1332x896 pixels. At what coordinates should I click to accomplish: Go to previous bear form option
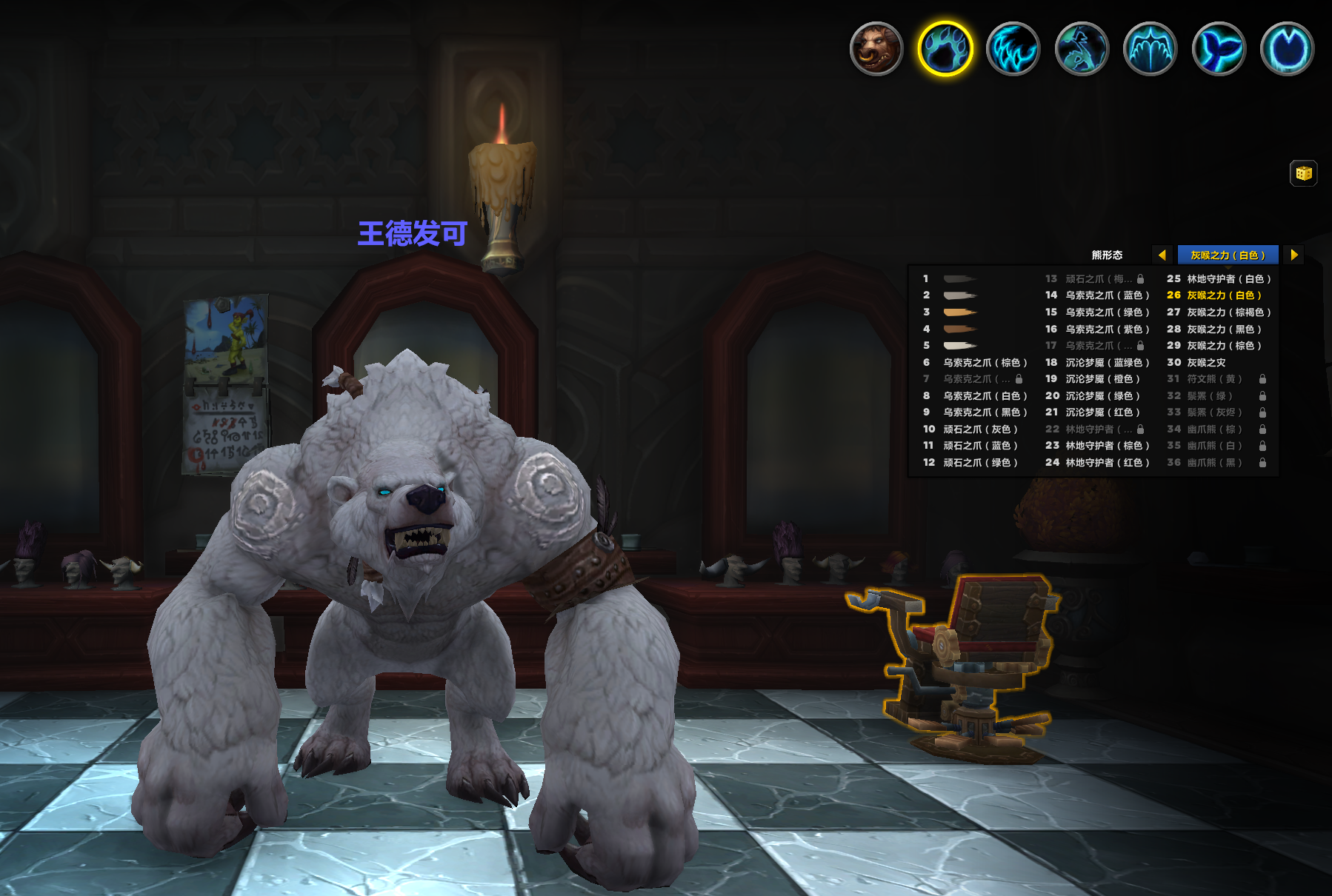click(1162, 255)
